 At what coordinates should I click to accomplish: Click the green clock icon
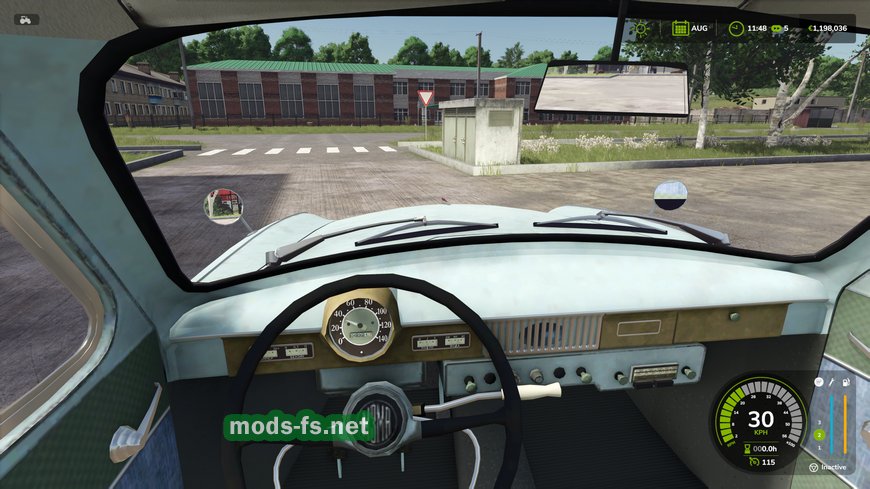[x=736, y=28]
